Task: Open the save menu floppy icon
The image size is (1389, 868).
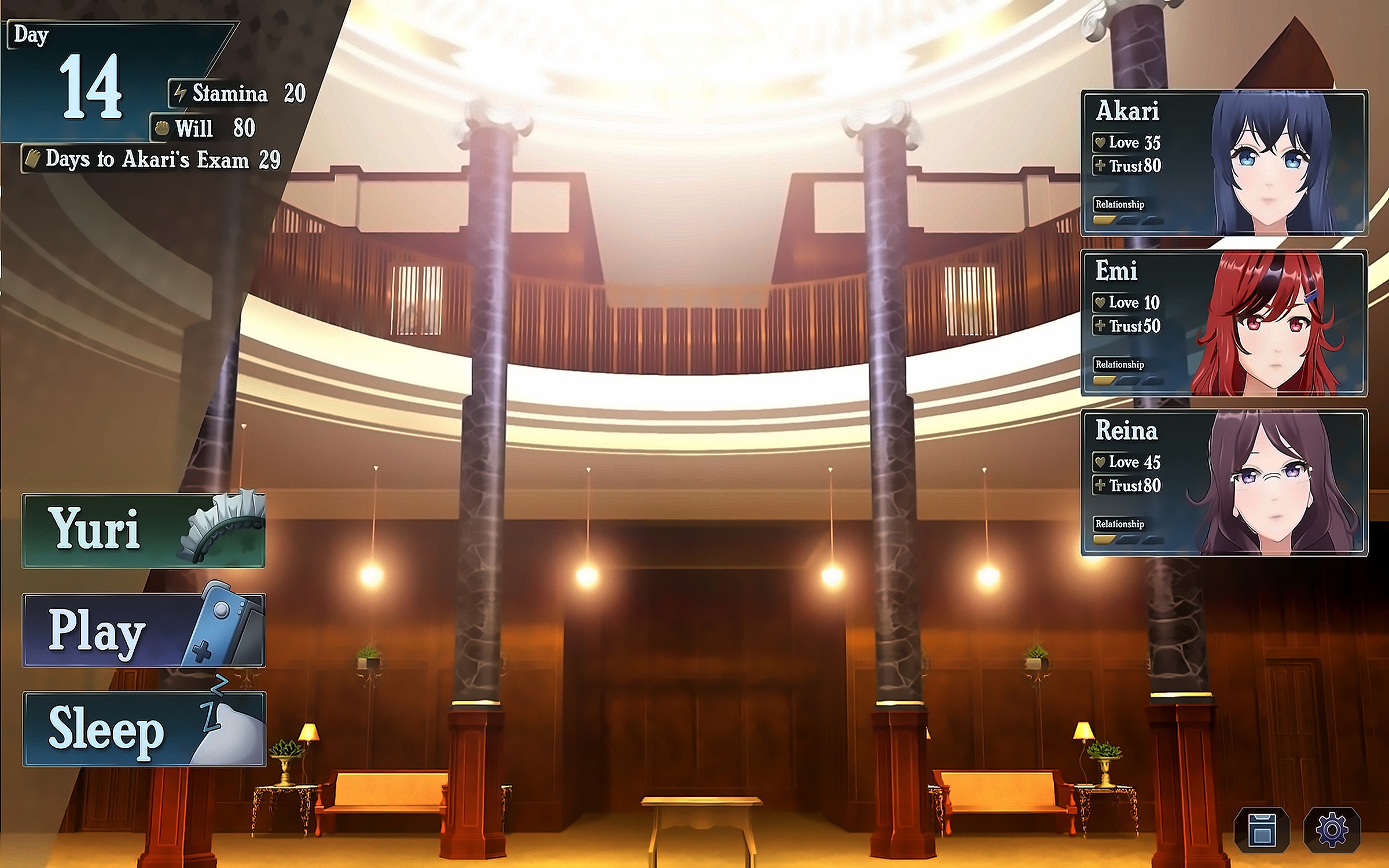Action: click(1262, 830)
